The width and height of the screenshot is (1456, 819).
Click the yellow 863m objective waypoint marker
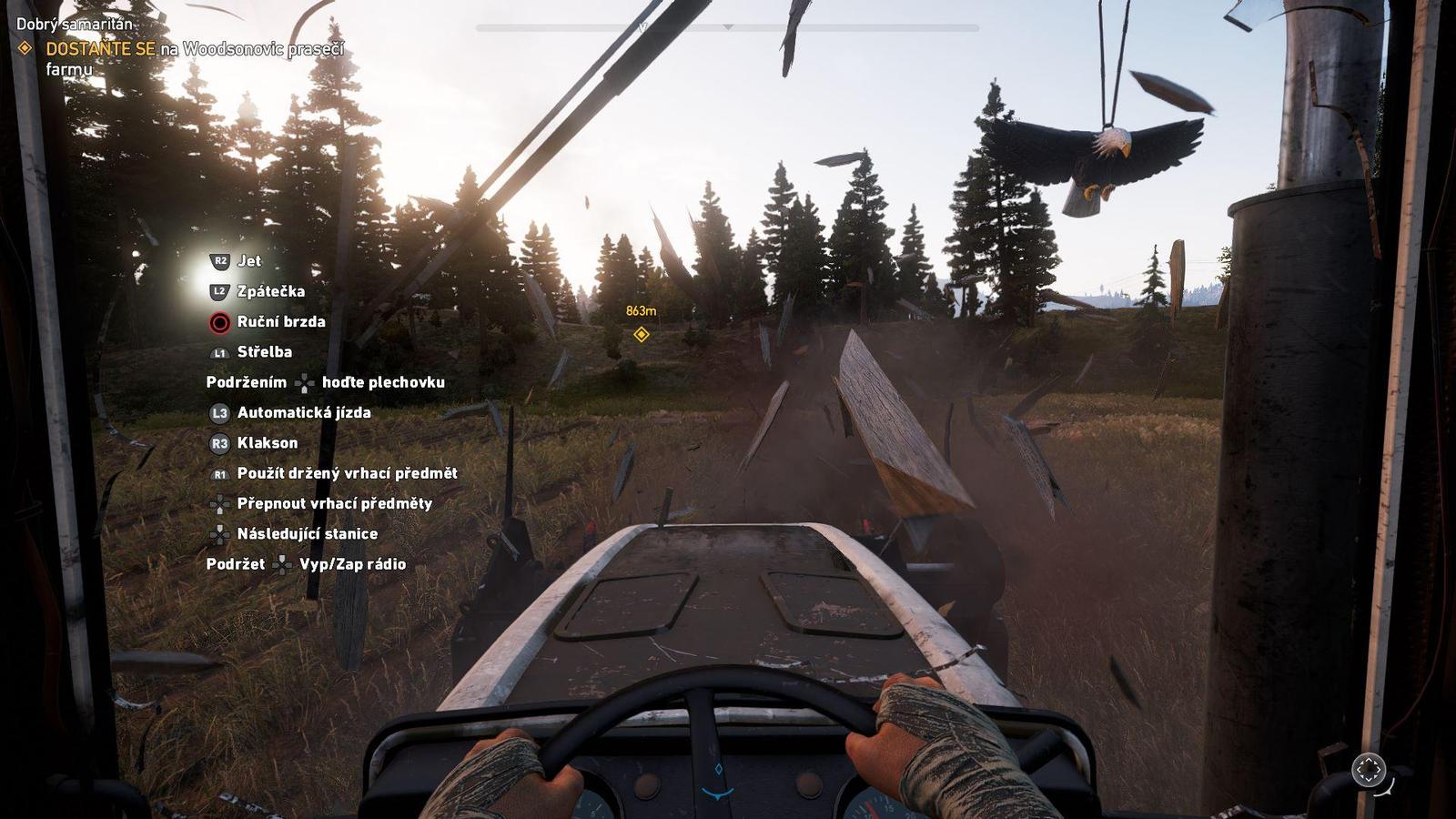click(641, 335)
